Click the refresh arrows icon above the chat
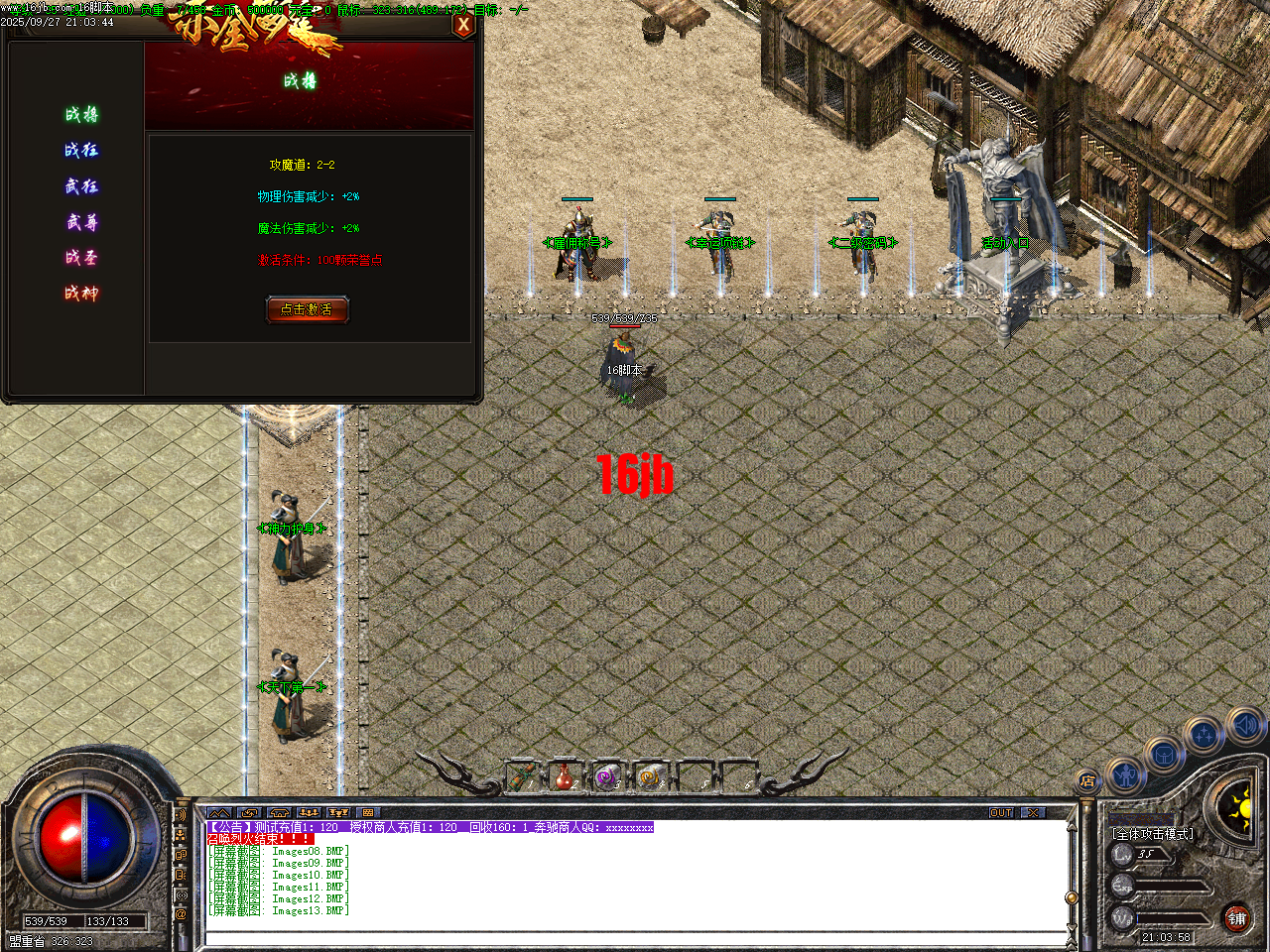 pyautogui.click(x=250, y=813)
